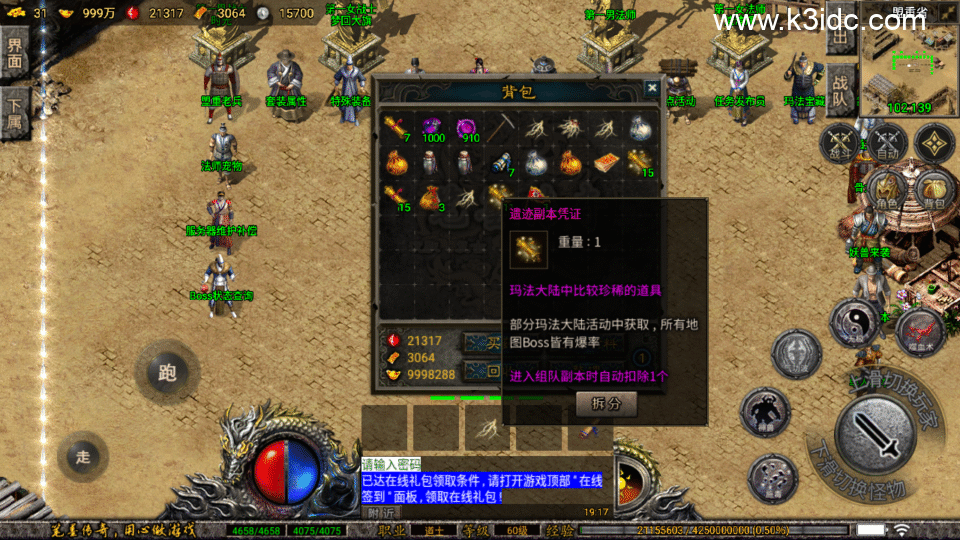Select the purple orb stacked 1000
Image resolution: width=960 pixels, height=540 pixels.
coord(433,127)
